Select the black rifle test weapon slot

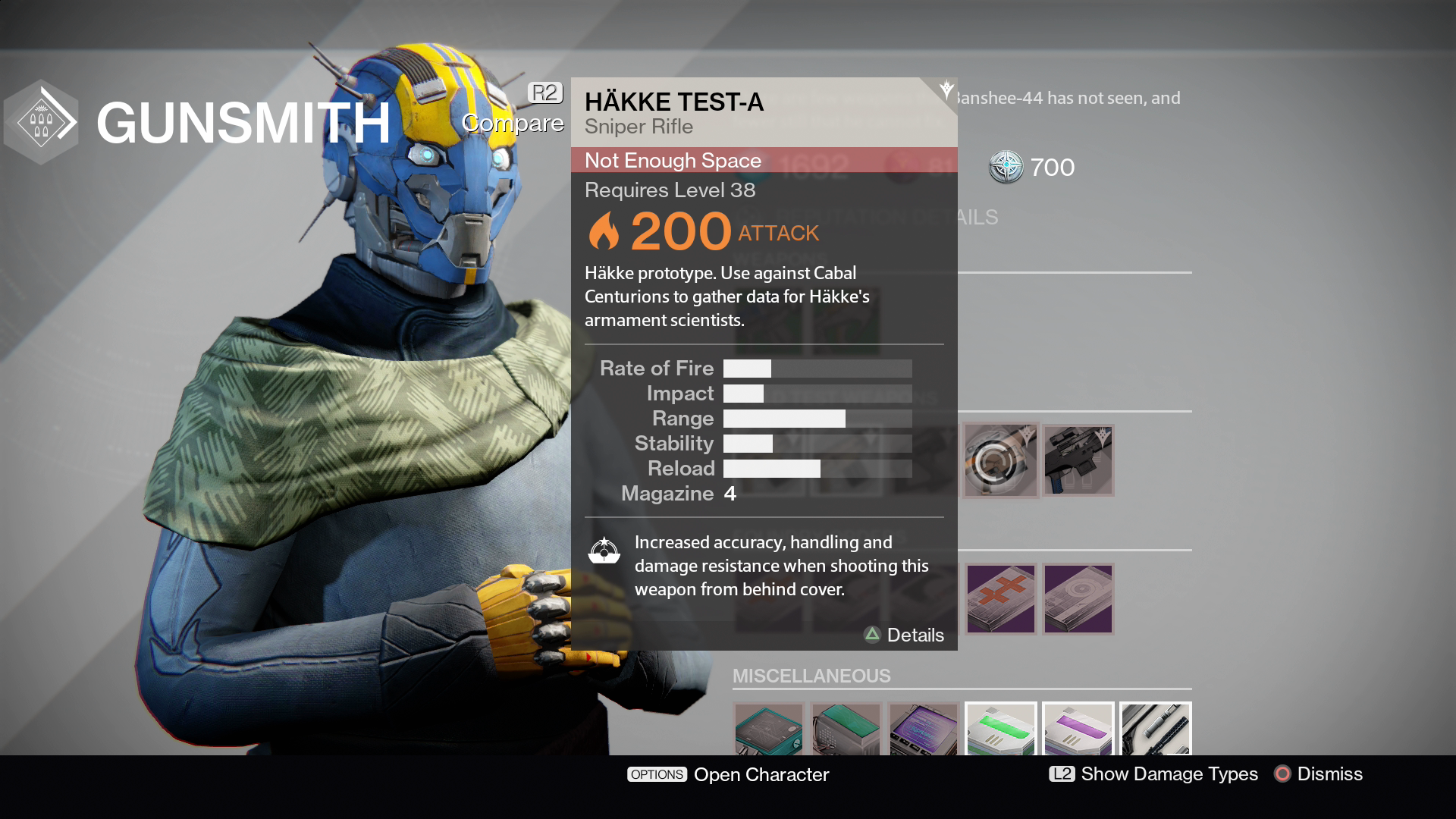1078,460
